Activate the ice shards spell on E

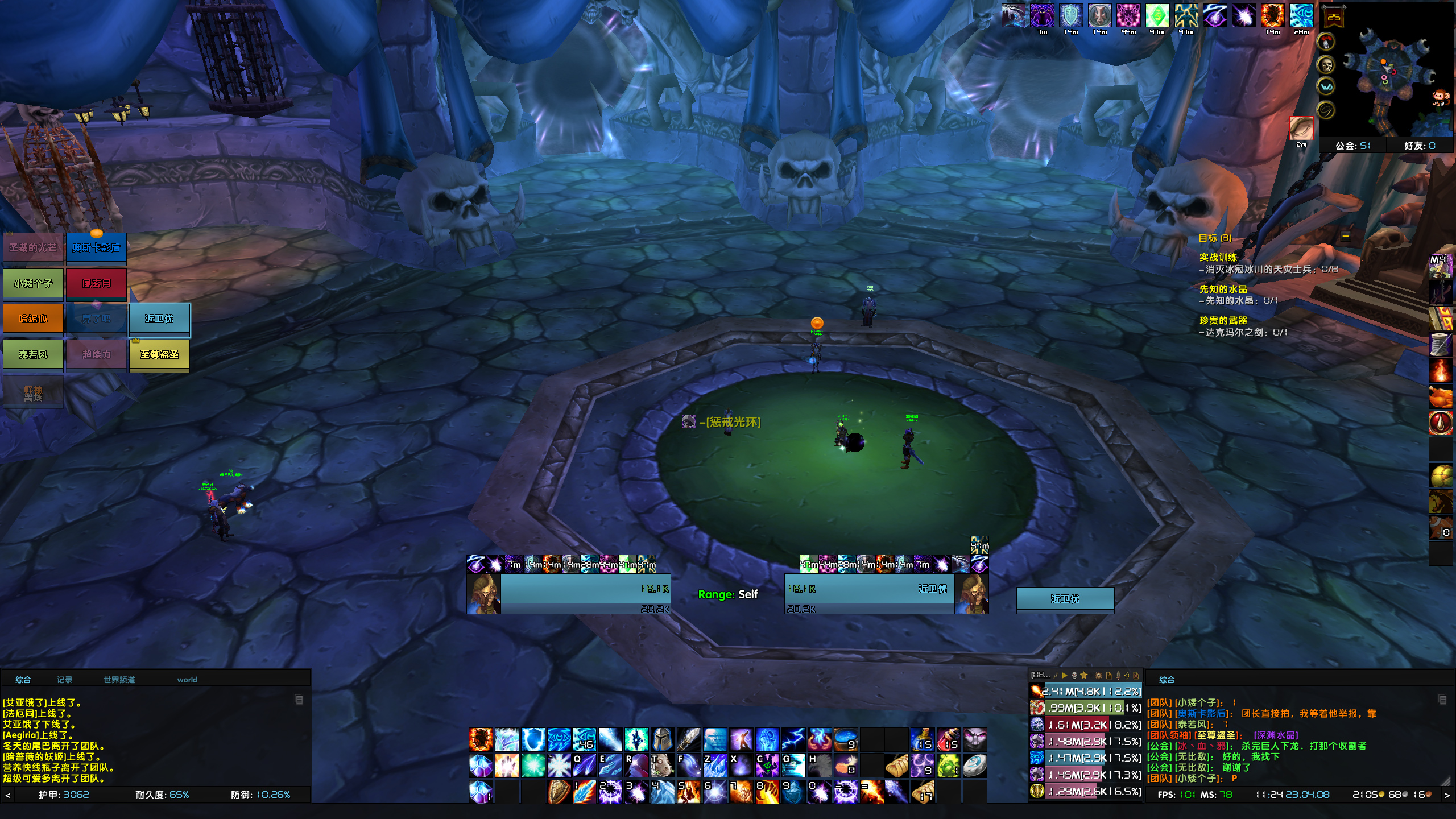tap(610, 766)
